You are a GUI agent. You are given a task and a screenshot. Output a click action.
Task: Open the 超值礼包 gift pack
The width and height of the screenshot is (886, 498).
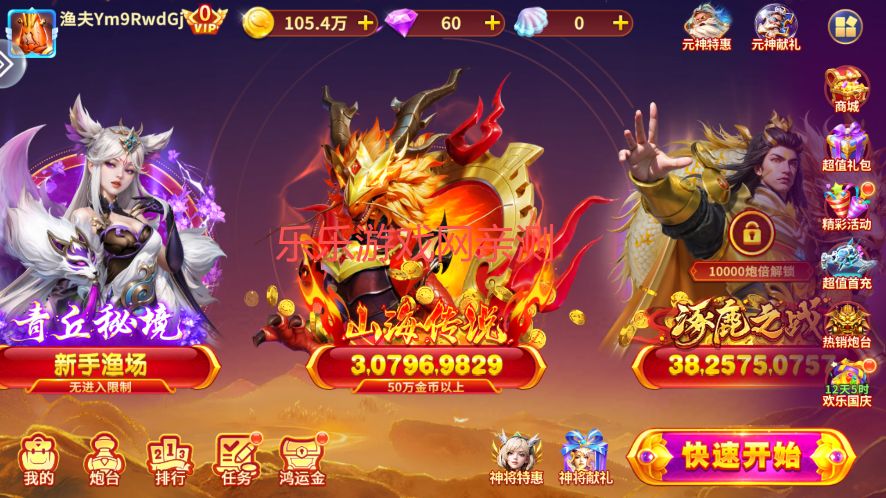coord(846,147)
